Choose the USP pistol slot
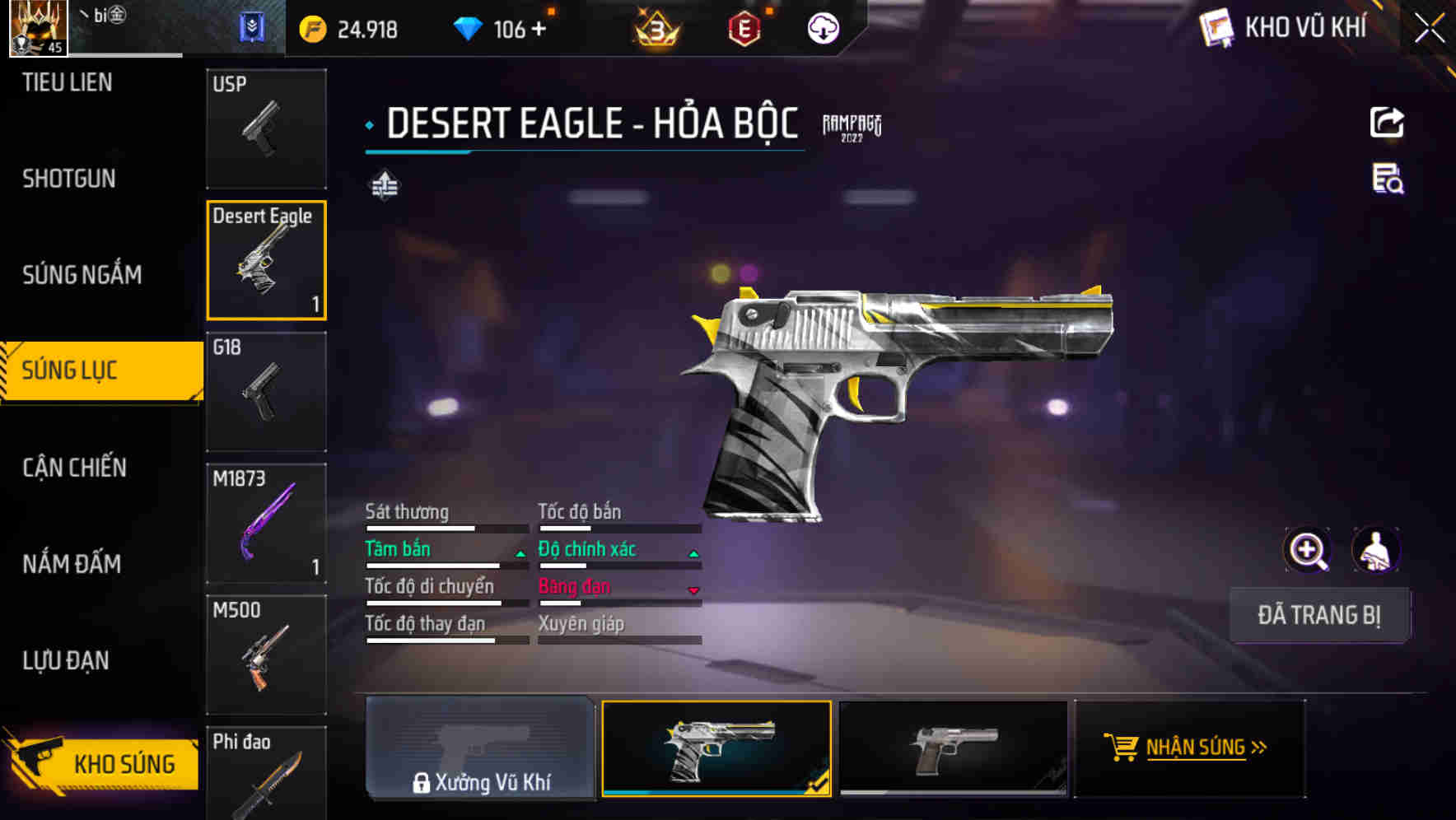 [266, 128]
